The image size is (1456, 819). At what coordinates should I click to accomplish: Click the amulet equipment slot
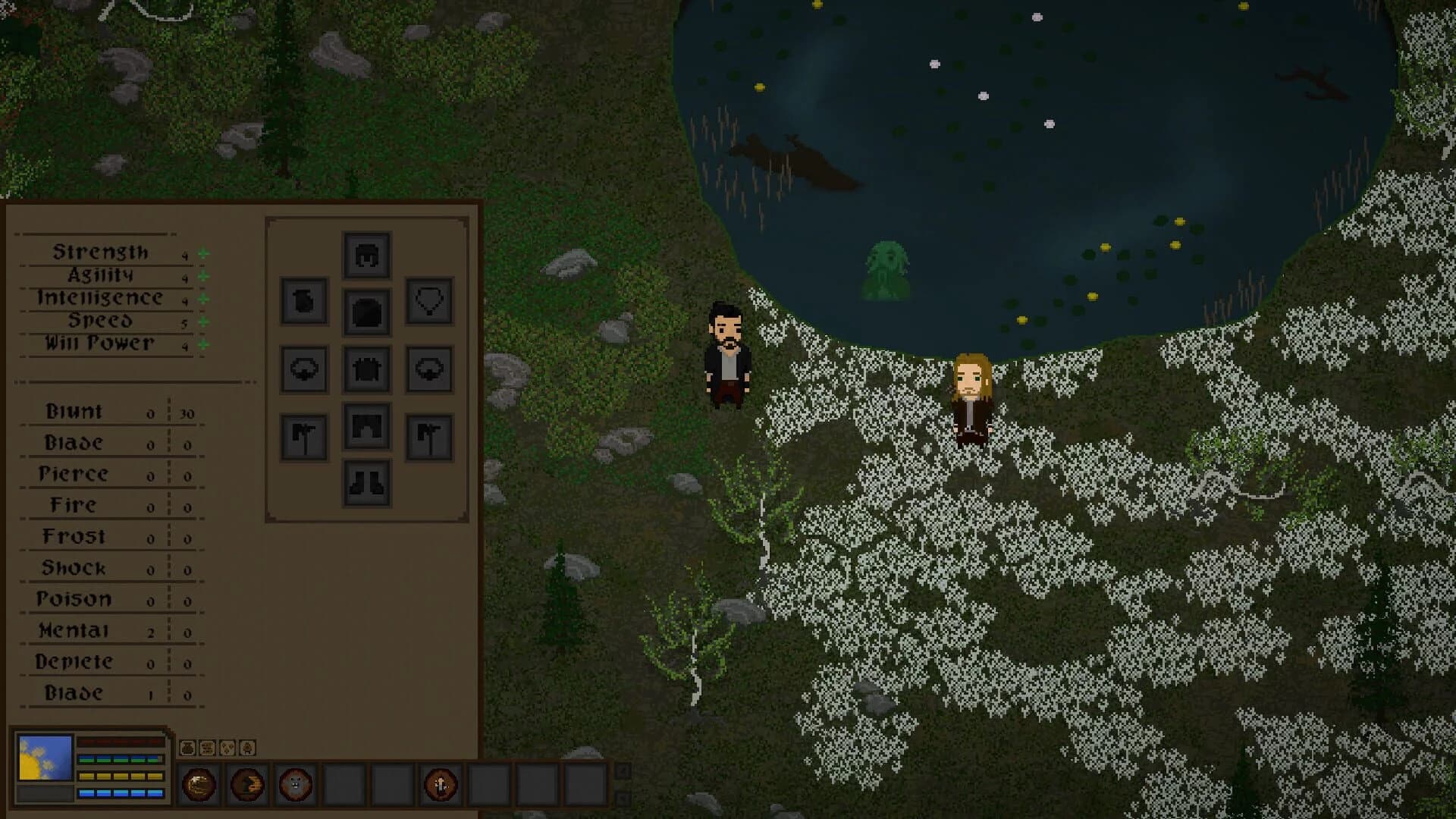[428, 301]
